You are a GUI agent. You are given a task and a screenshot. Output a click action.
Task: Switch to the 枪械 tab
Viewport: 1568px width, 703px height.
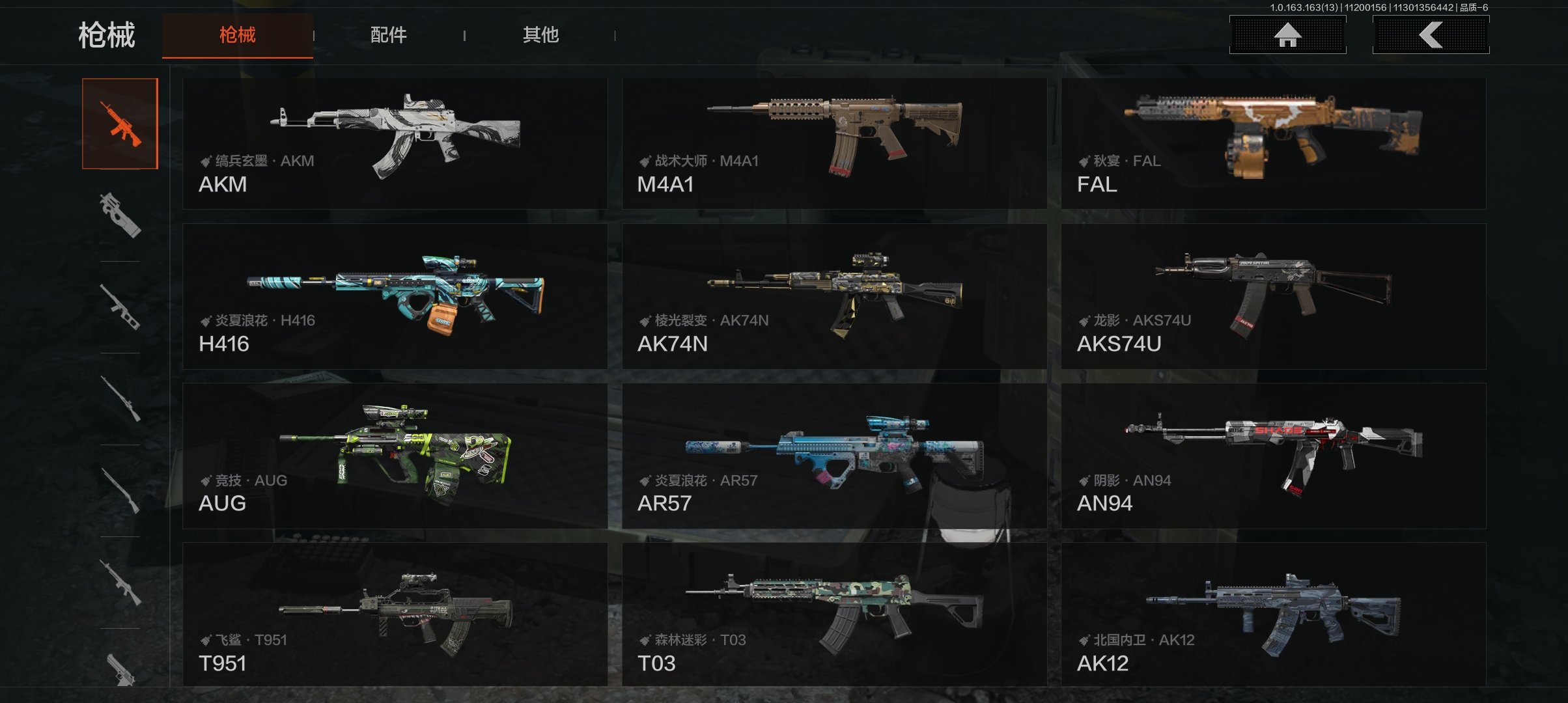click(x=238, y=35)
